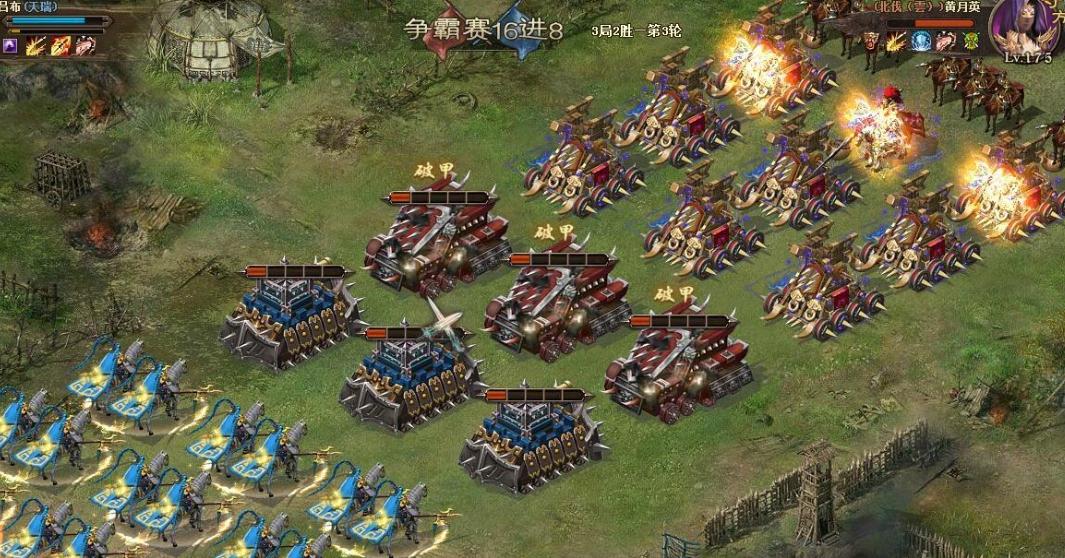Select Huang Yueying's blue circular skill icon
1065x558 pixels.
[x=921, y=41]
